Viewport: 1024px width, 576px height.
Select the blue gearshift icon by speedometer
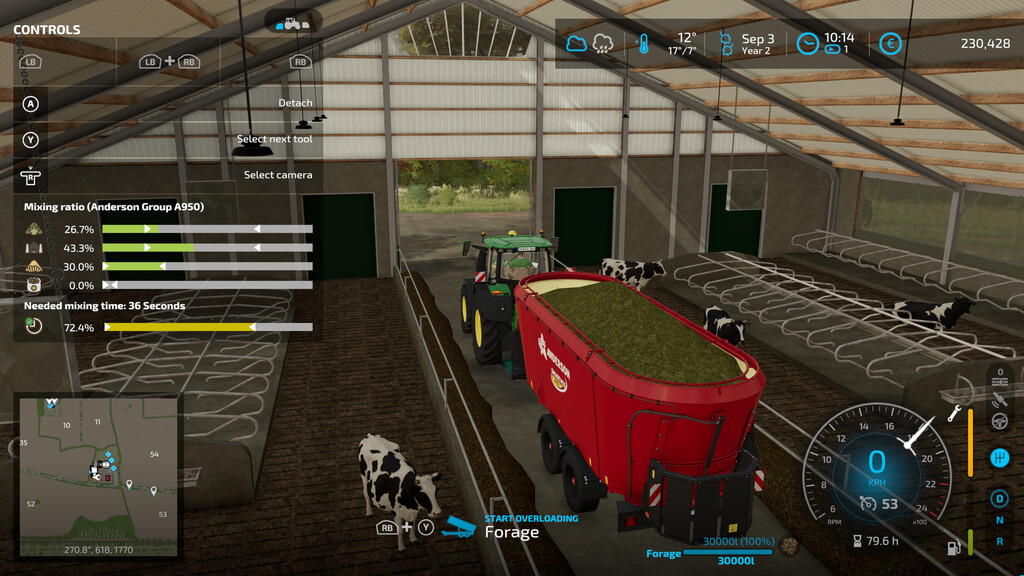(998, 458)
